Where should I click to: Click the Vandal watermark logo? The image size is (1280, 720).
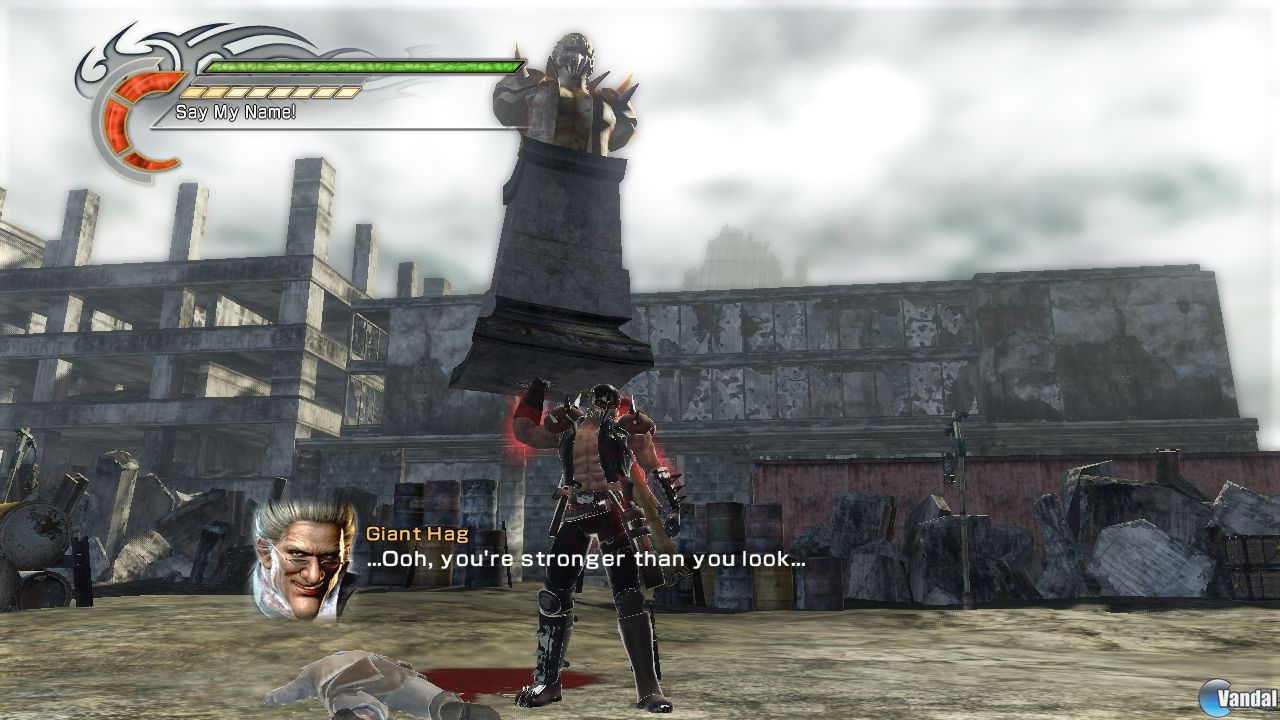coord(1244,696)
